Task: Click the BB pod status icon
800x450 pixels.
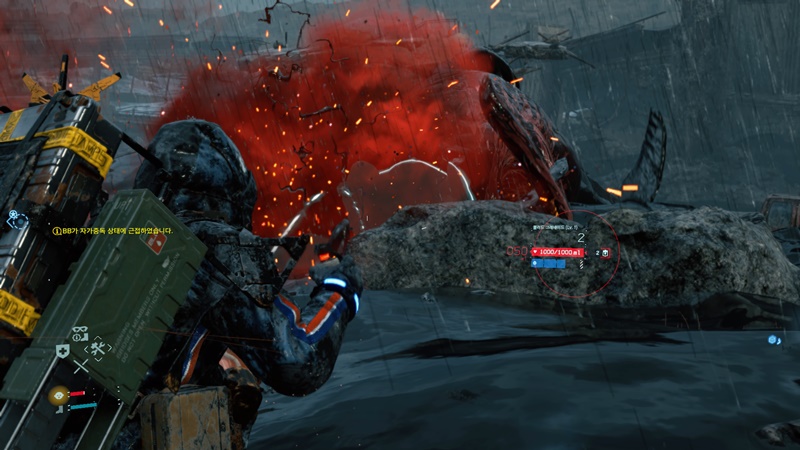Action: [x=17, y=219]
